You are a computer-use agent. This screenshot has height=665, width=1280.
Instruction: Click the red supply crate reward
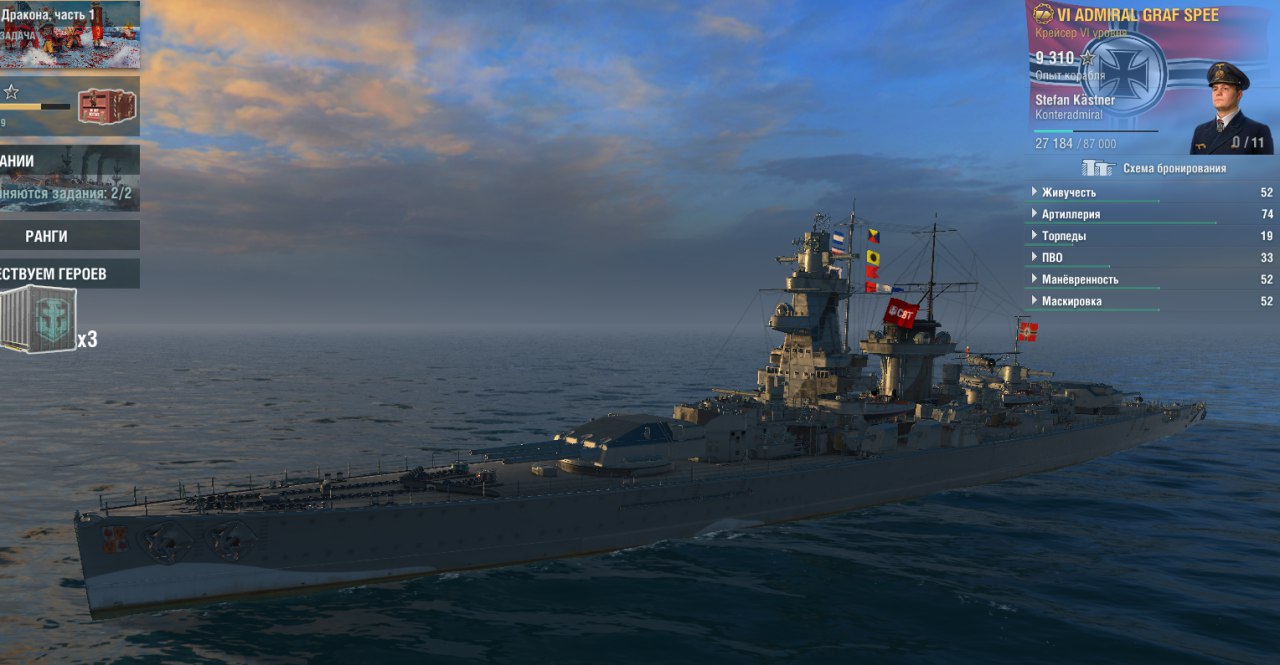tap(106, 106)
